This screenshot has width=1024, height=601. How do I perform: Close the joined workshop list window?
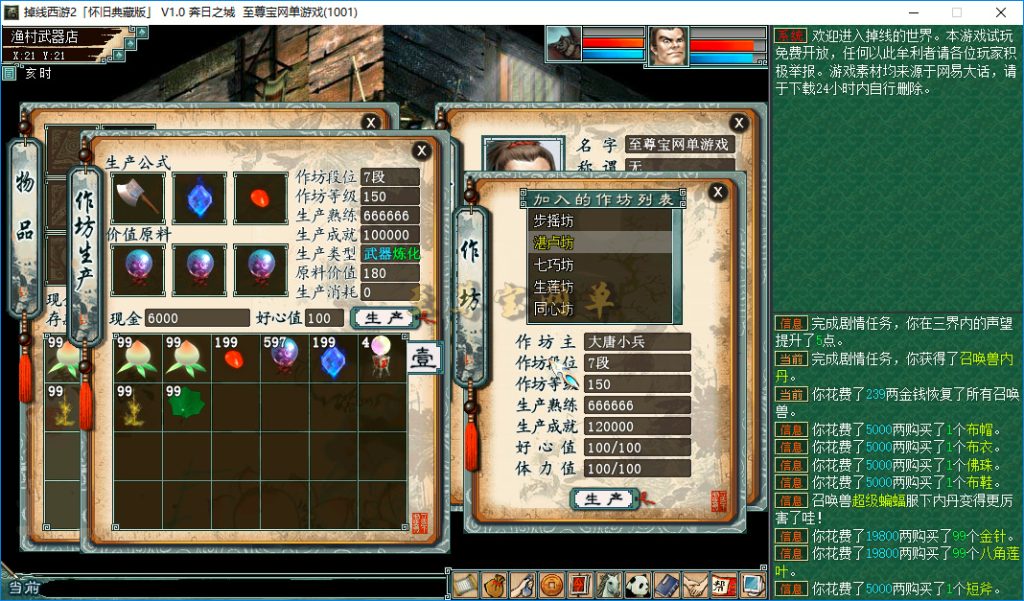coord(717,192)
